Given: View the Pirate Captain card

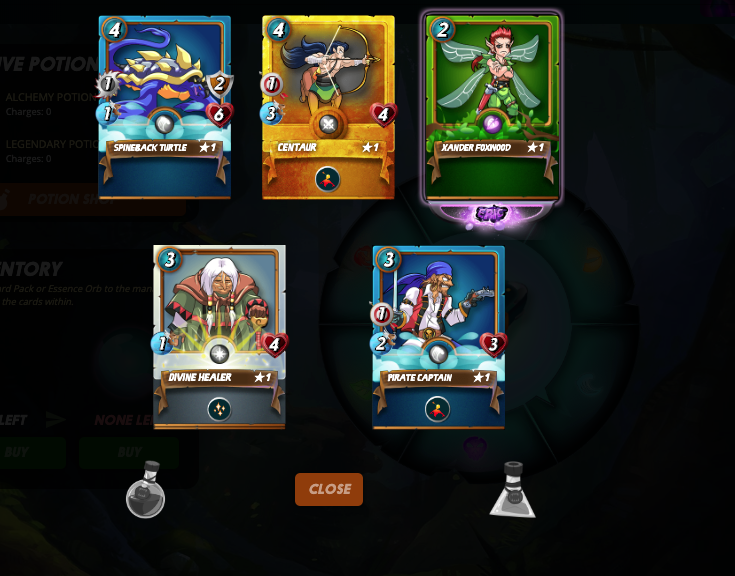Looking at the screenshot, I should (438, 336).
